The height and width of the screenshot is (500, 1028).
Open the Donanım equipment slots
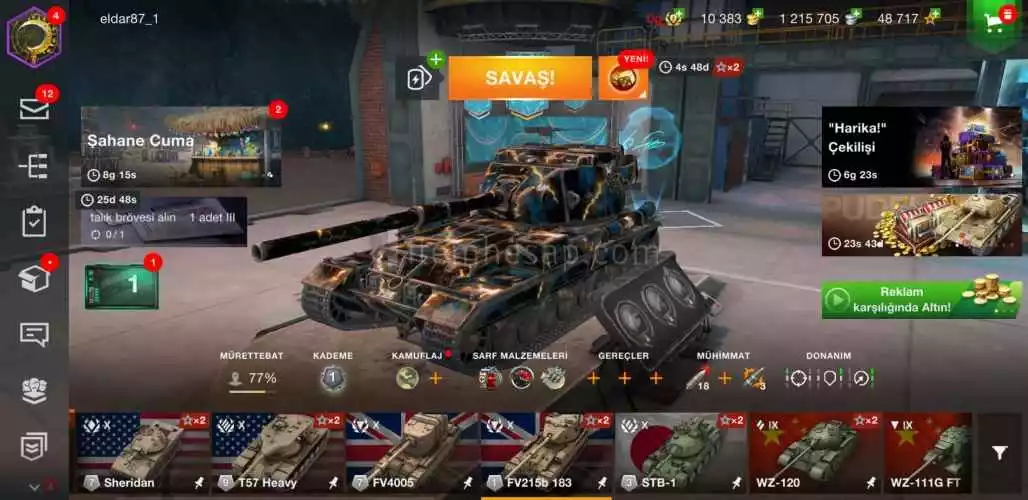pos(829,378)
